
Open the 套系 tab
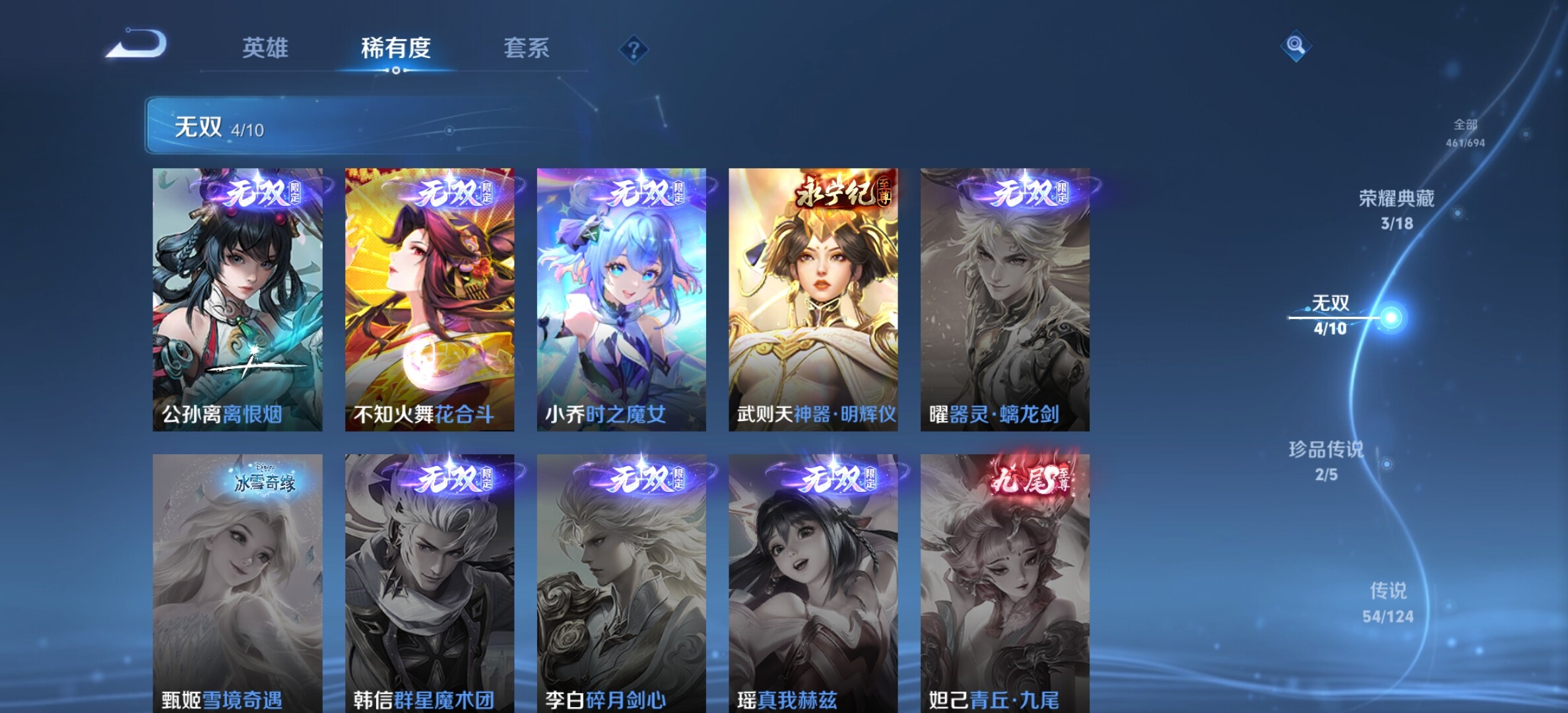point(526,48)
